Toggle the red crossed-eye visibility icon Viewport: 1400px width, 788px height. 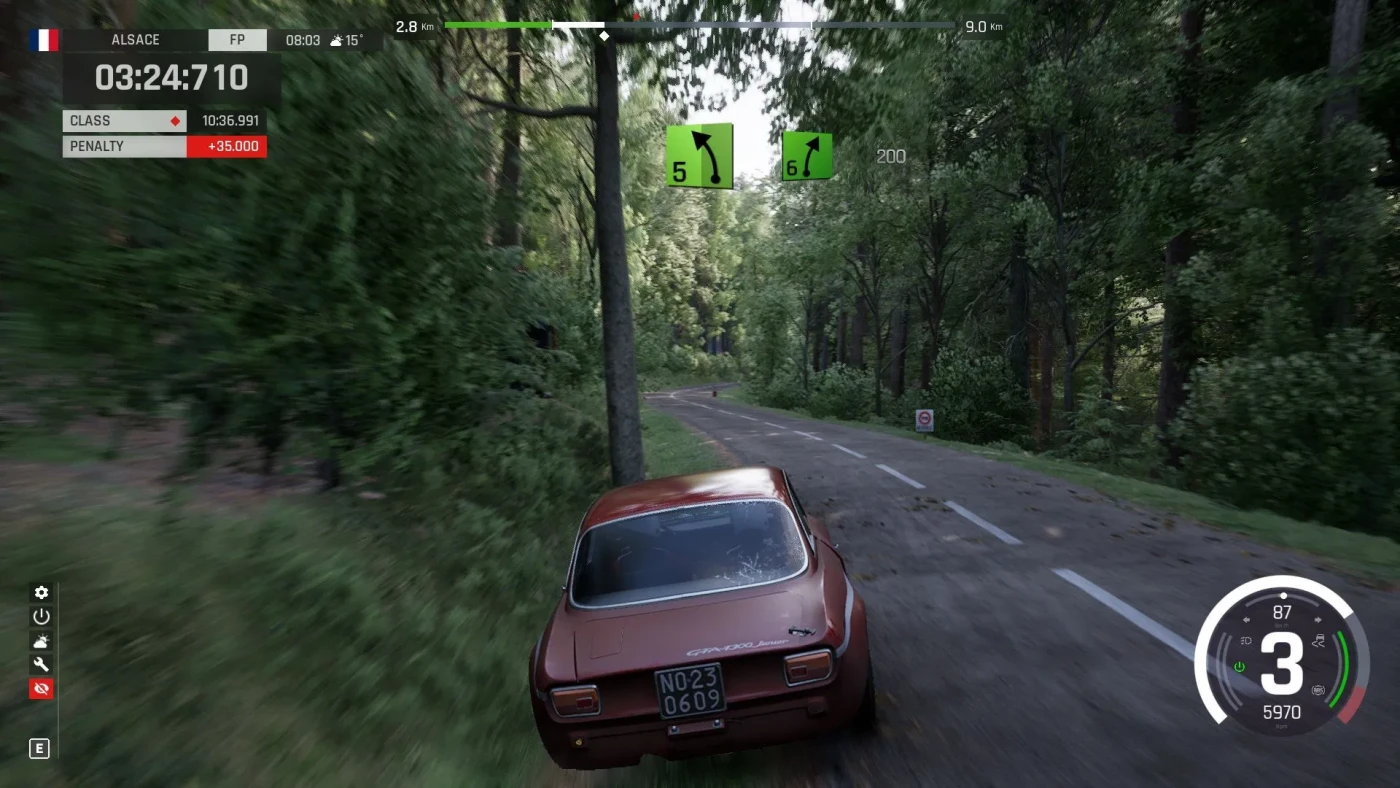pos(41,689)
